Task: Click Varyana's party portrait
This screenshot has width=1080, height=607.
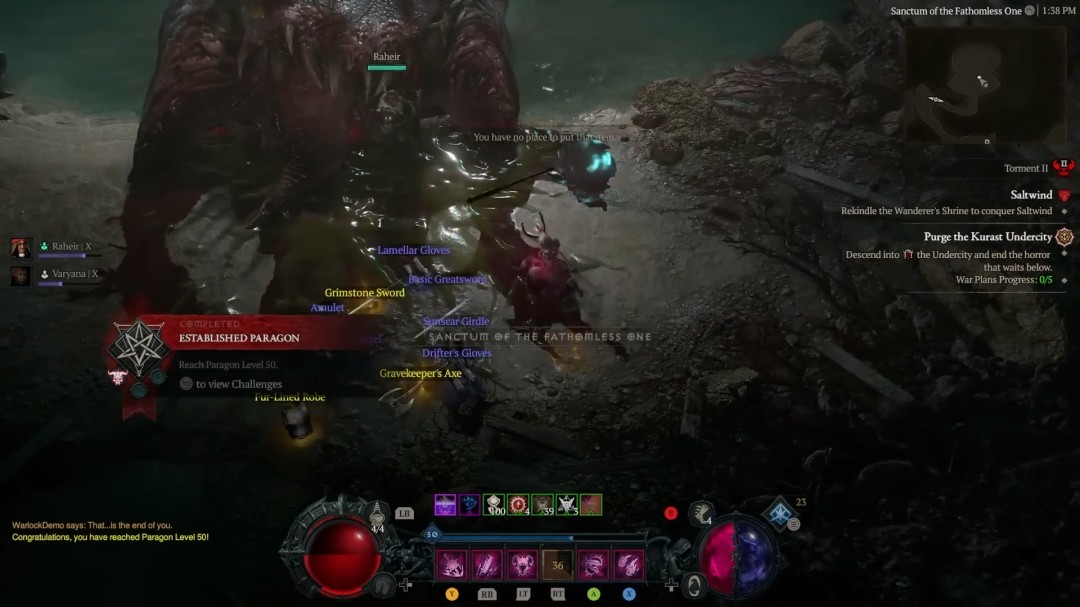Action: click(x=21, y=275)
